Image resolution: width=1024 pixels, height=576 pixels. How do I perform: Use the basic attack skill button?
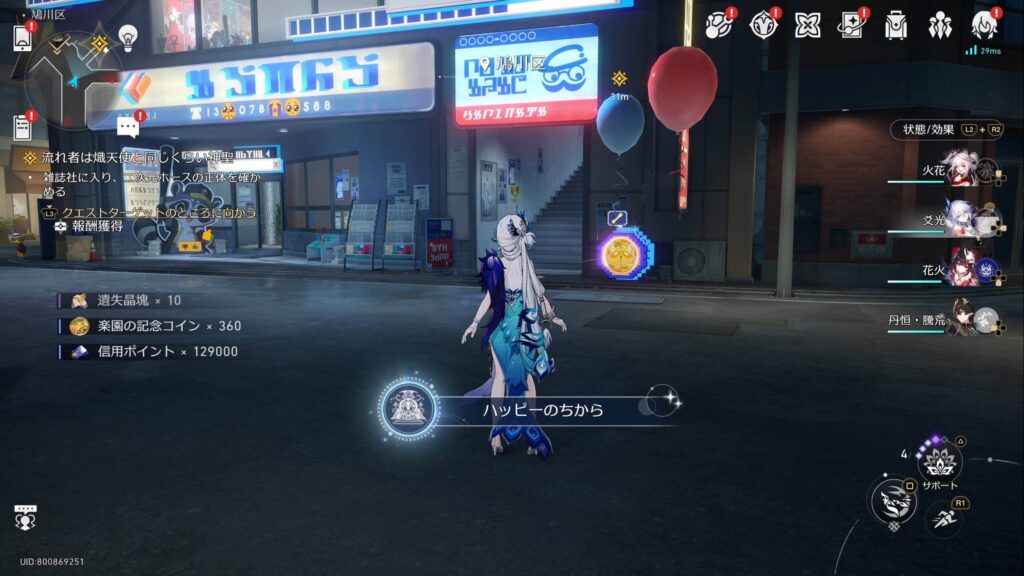click(x=892, y=501)
